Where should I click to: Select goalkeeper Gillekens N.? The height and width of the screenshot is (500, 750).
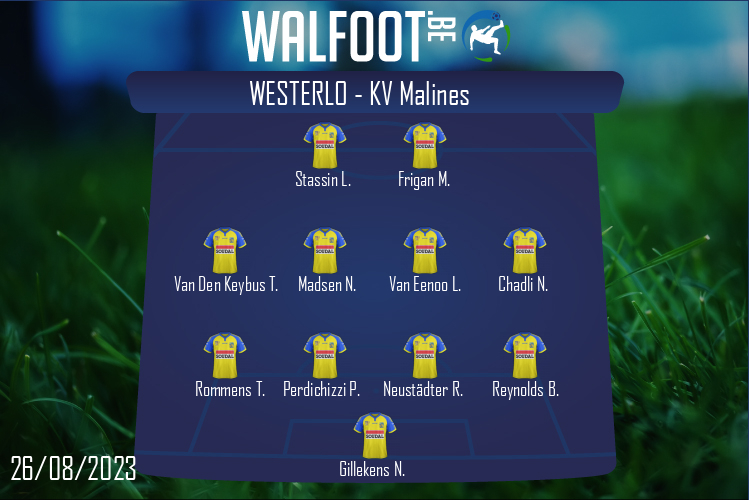click(374, 436)
